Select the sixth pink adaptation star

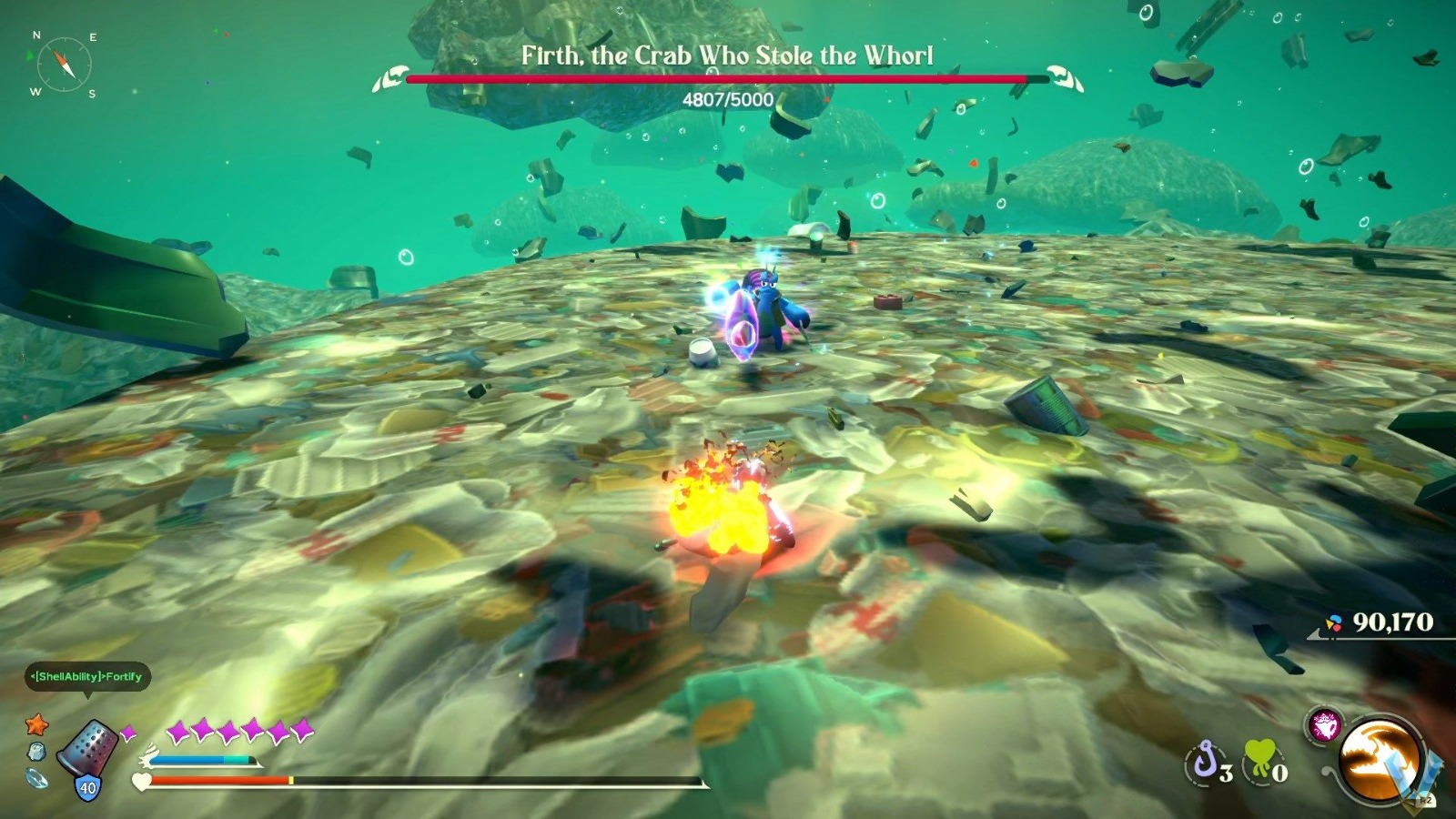pyautogui.click(x=302, y=731)
